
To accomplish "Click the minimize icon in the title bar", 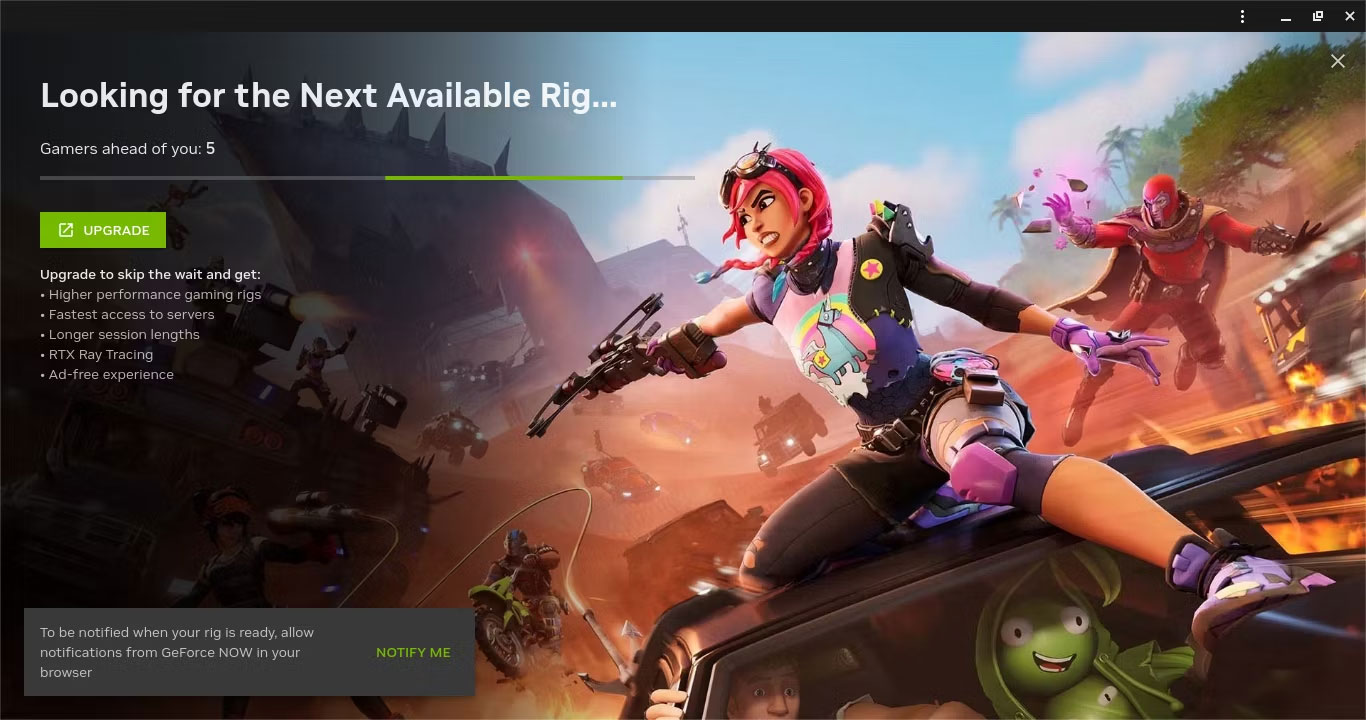I will pyautogui.click(x=1286, y=18).
